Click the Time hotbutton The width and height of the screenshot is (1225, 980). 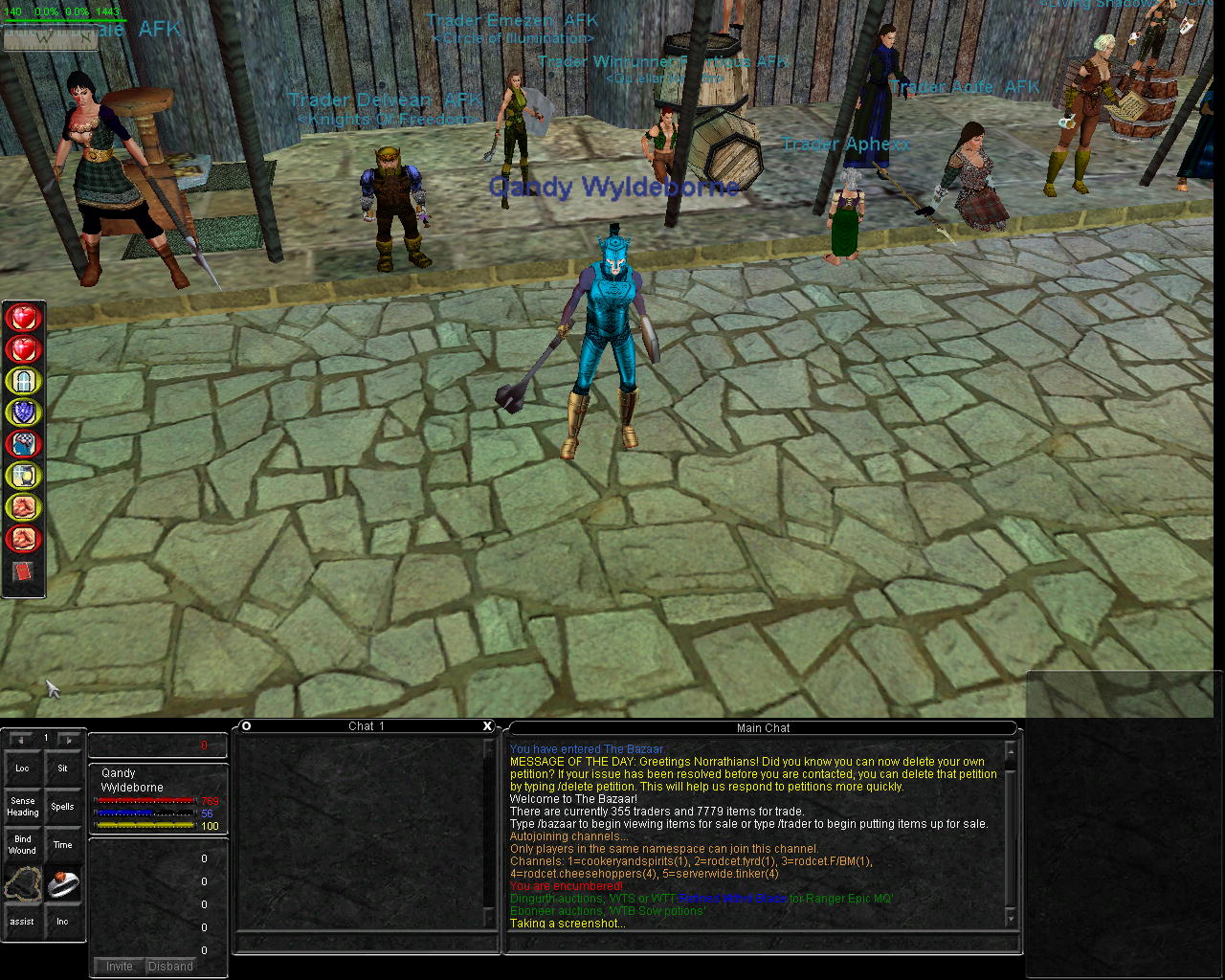click(x=62, y=845)
